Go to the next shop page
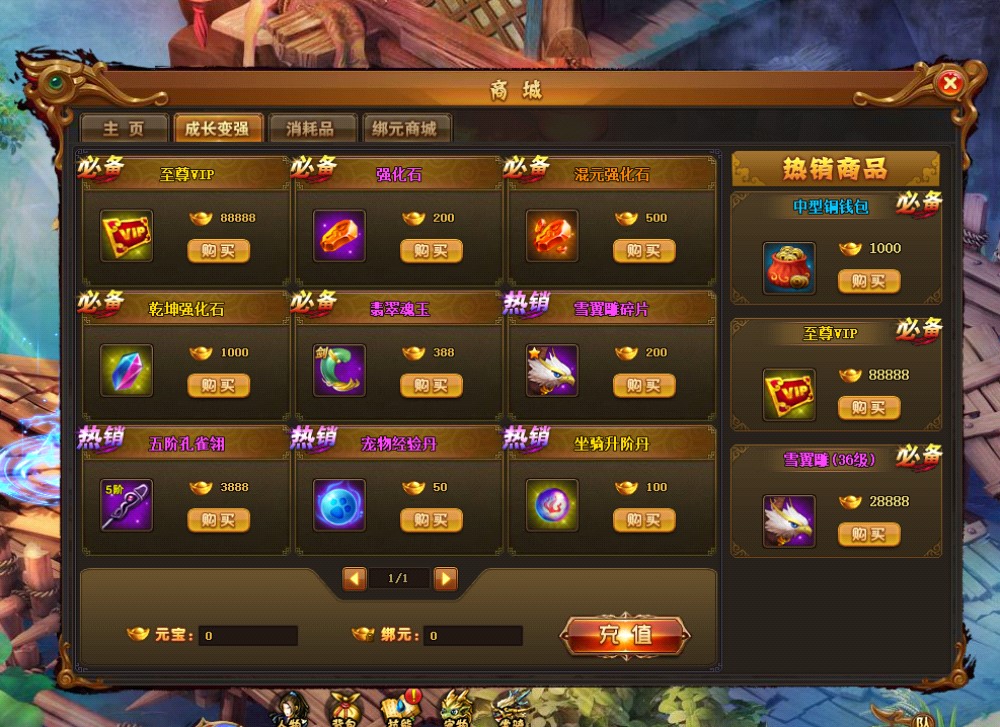 pos(446,579)
